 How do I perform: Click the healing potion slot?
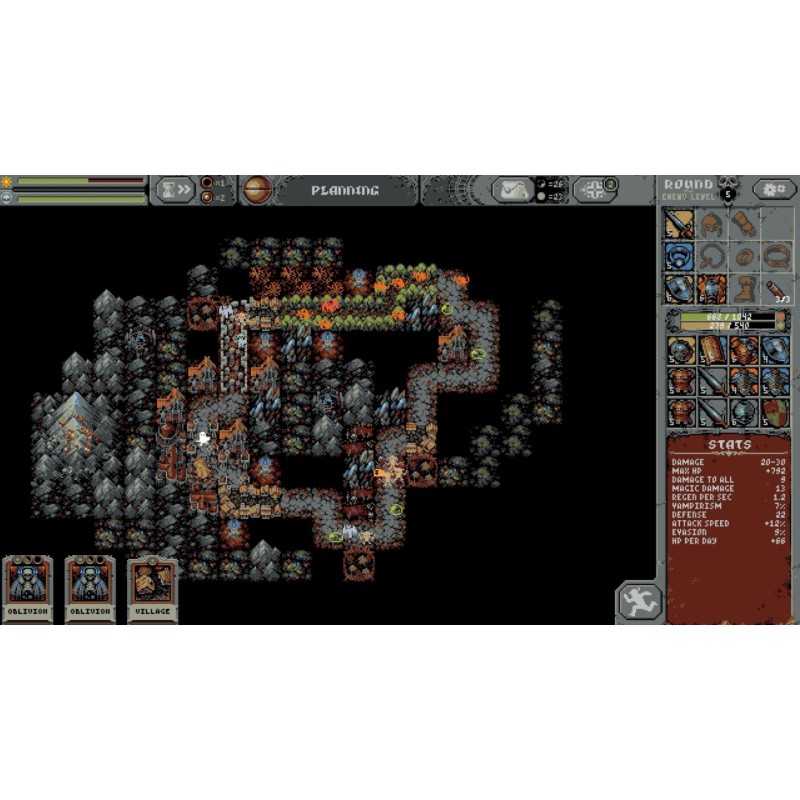(775, 289)
